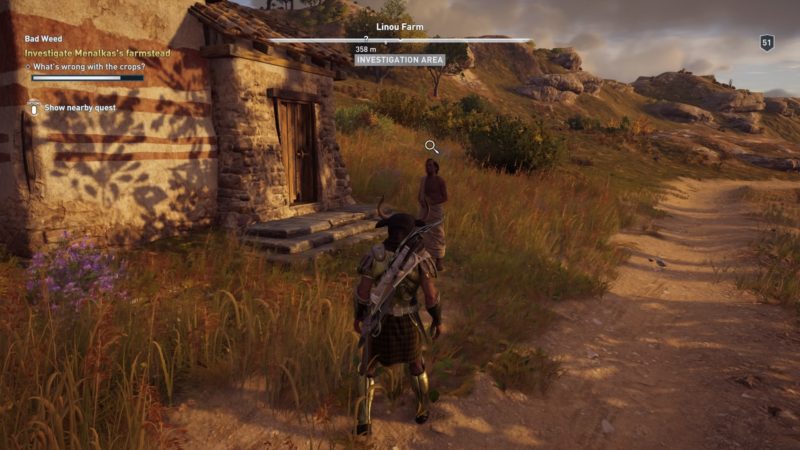
Task: Click the Linou Farm compass bar
Action: click(x=399, y=40)
